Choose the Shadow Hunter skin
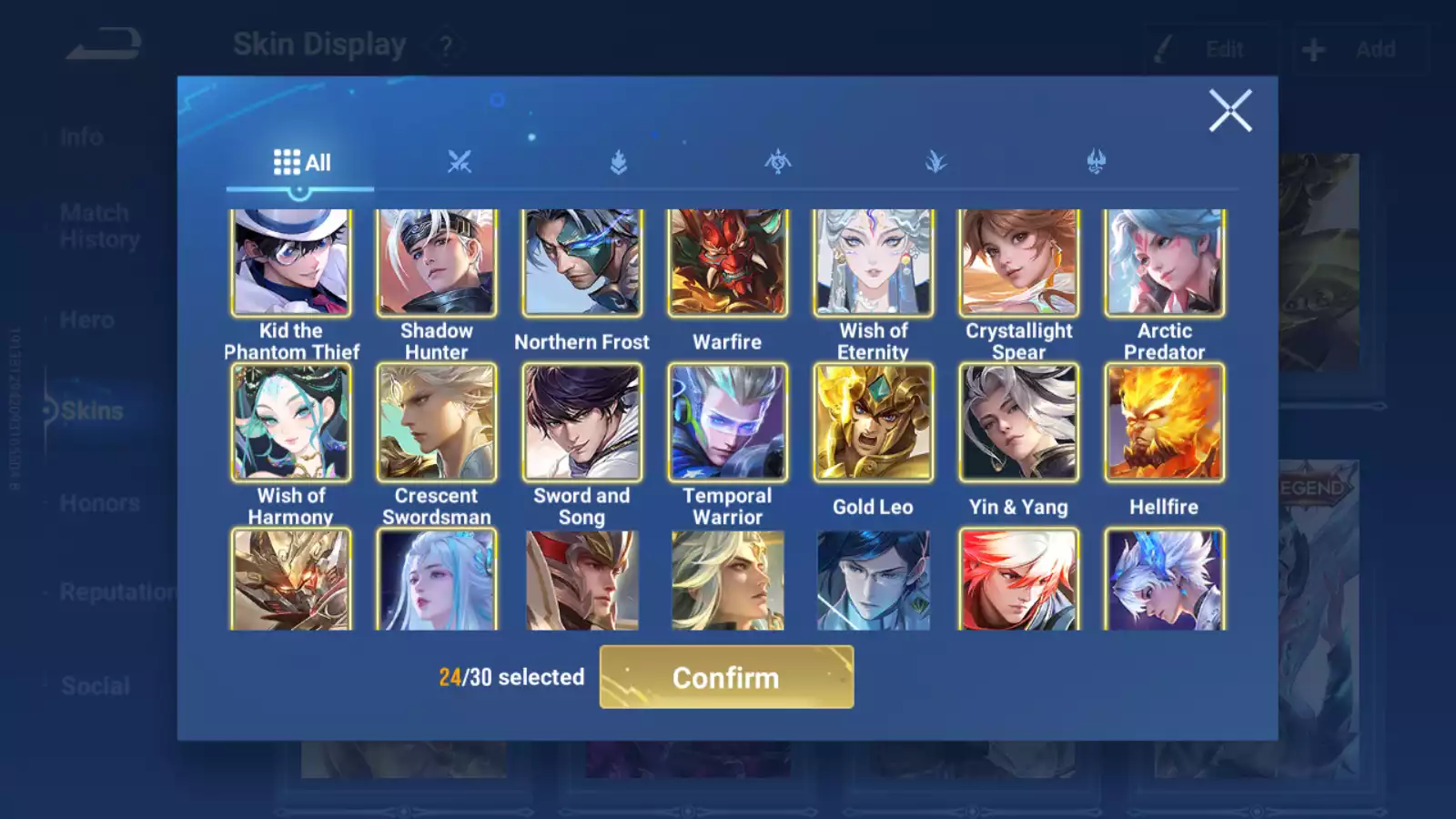The width and height of the screenshot is (1456, 819). [437, 263]
